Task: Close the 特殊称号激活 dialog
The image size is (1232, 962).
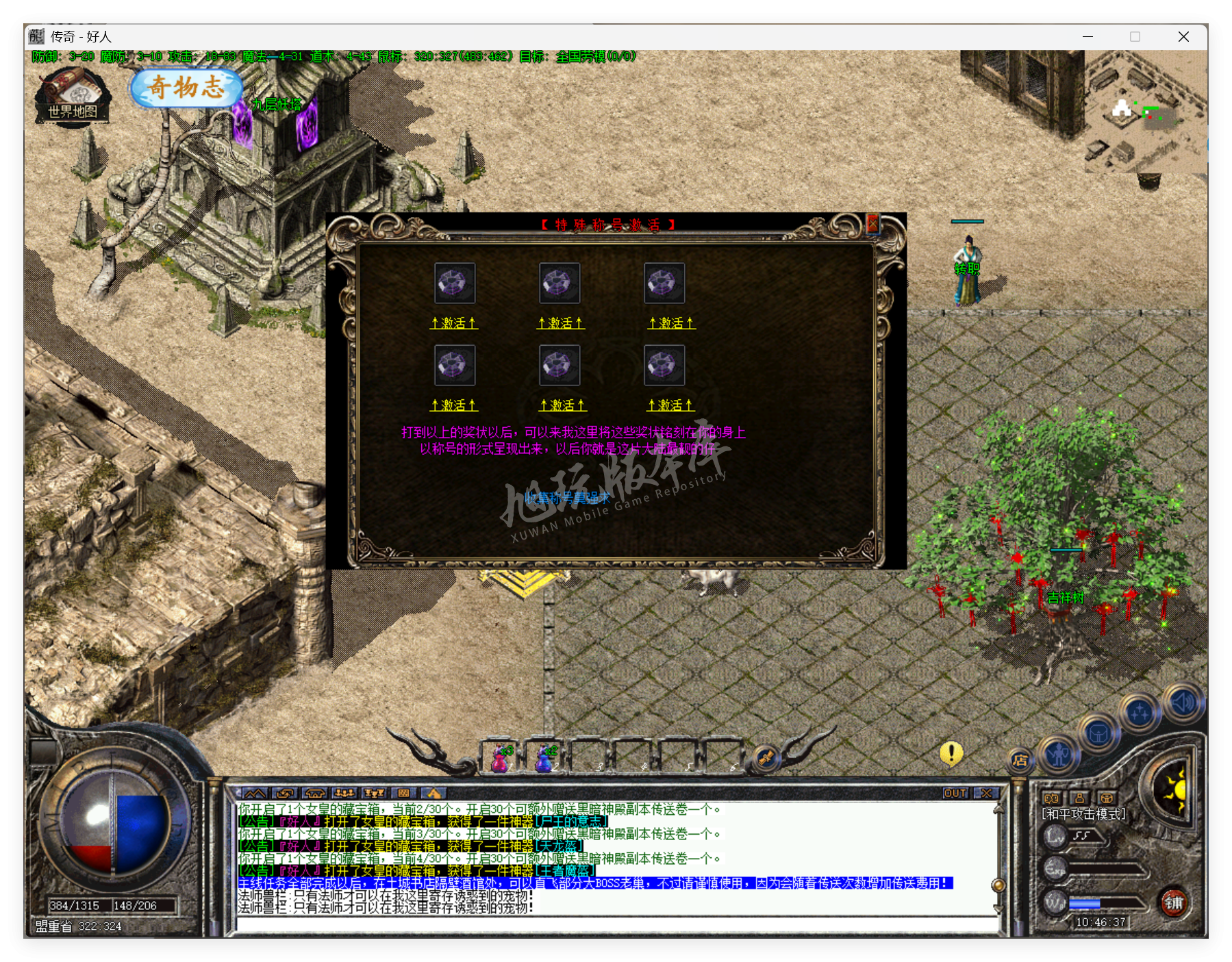Action: tap(872, 225)
